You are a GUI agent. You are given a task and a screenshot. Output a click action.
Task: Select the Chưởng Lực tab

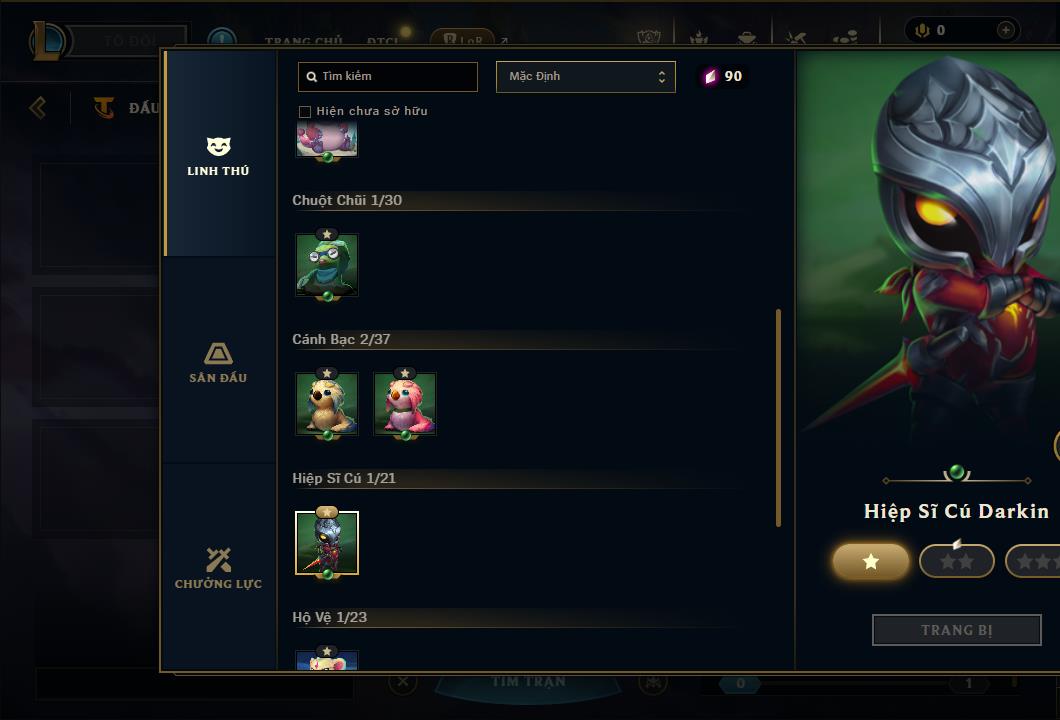coord(218,568)
